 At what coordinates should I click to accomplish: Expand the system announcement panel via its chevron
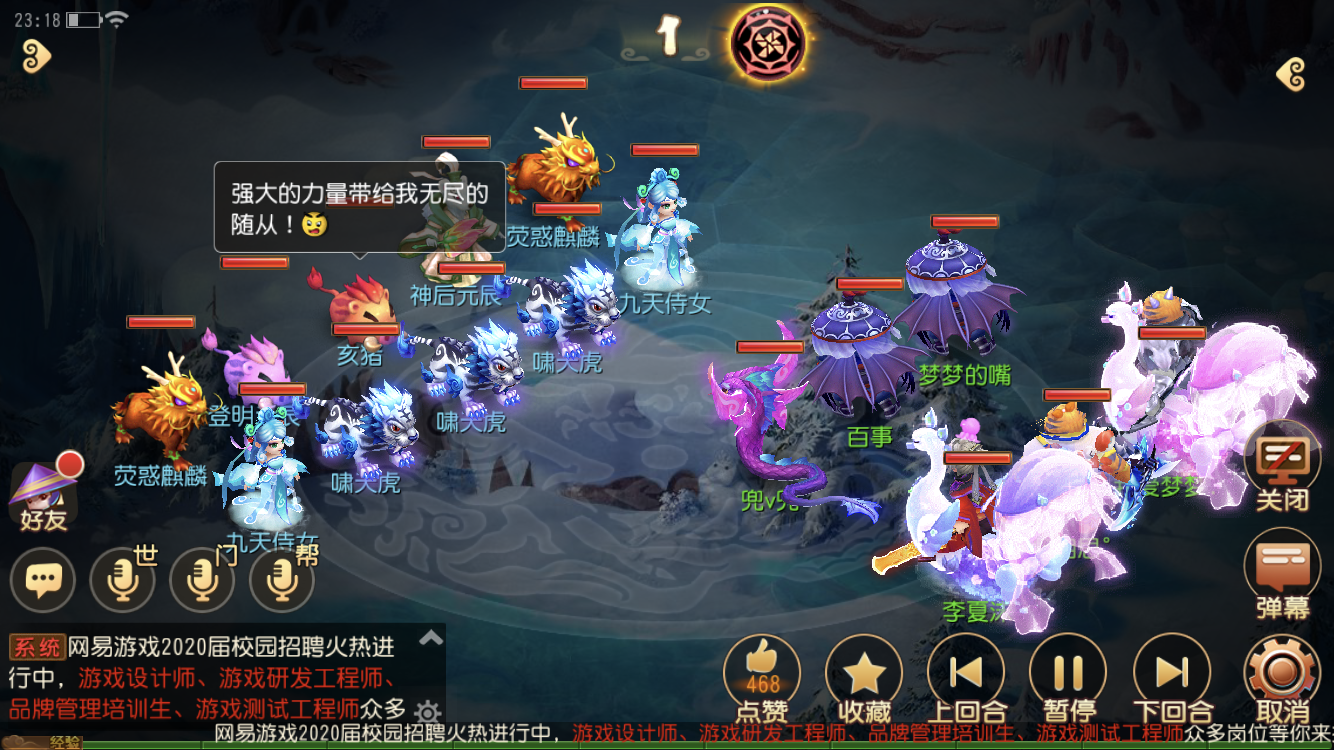[430, 637]
